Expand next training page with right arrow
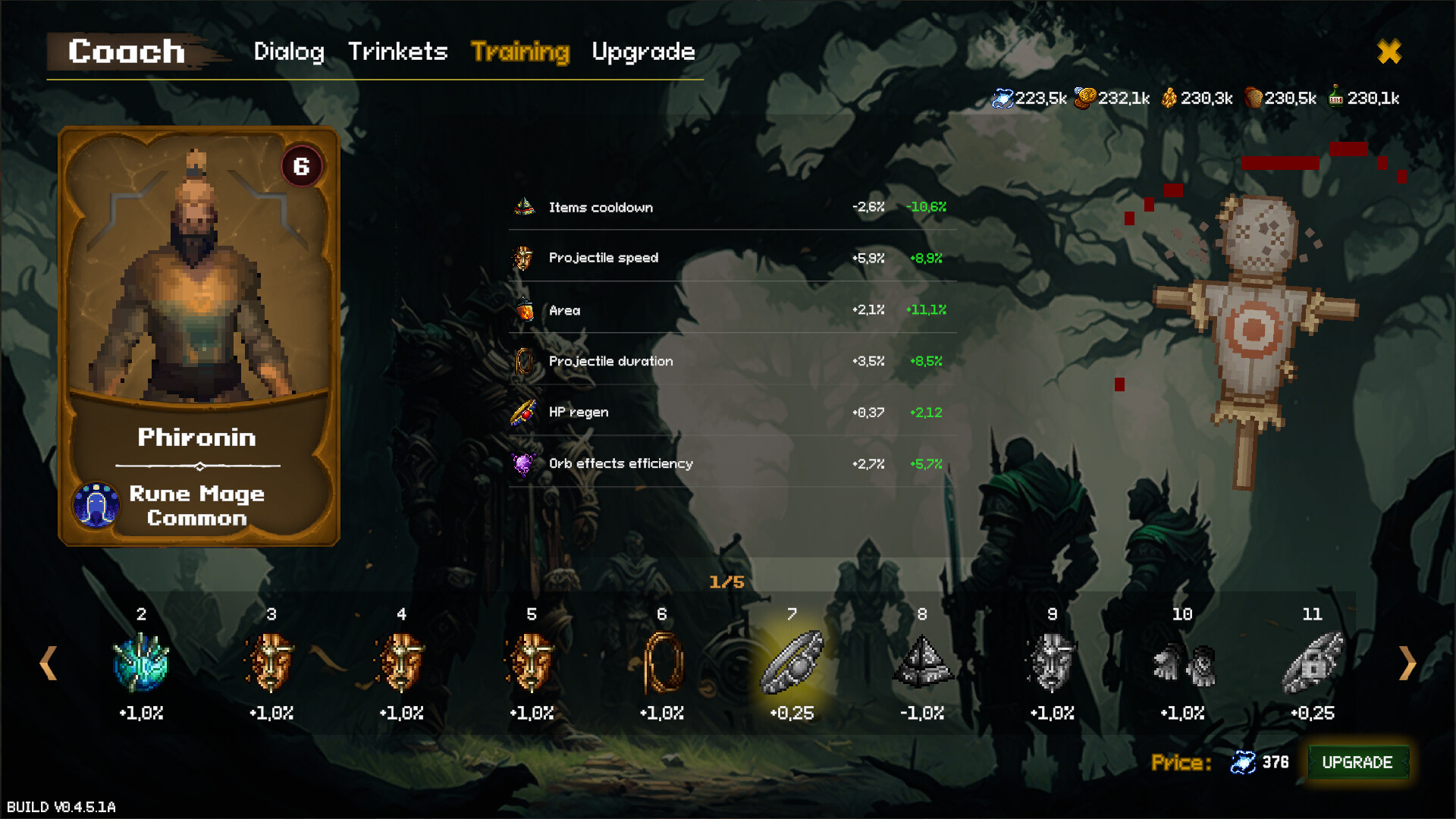Image resolution: width=1456 pixels, height=819 pixels. [1407, 664]
